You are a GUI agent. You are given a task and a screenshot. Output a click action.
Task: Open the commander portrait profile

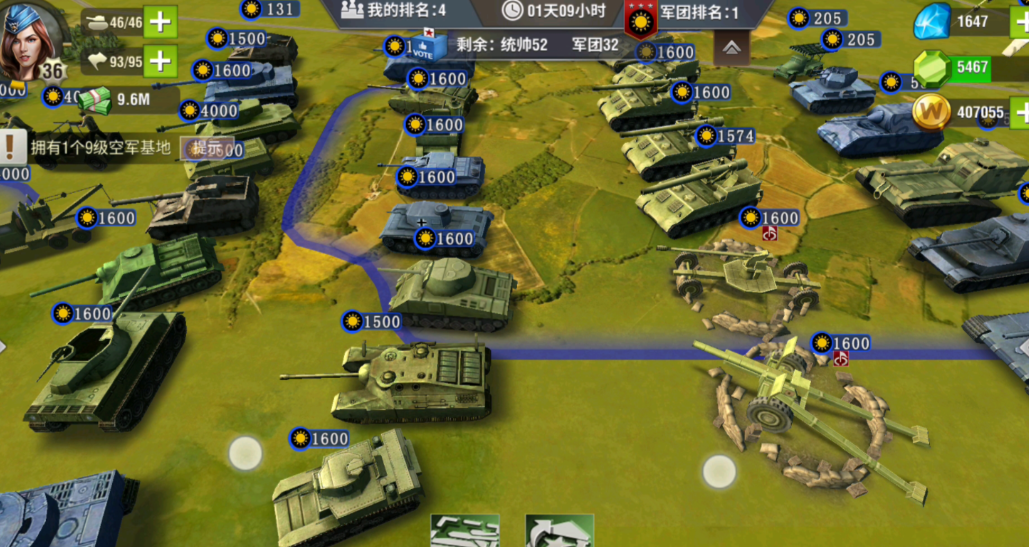(30, 40)
